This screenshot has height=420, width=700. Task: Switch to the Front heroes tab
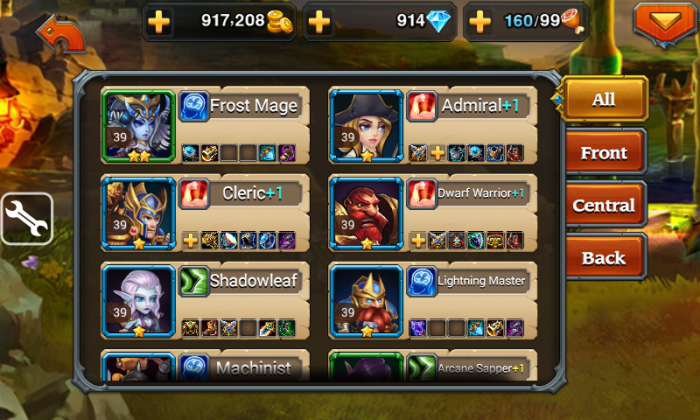603,153
